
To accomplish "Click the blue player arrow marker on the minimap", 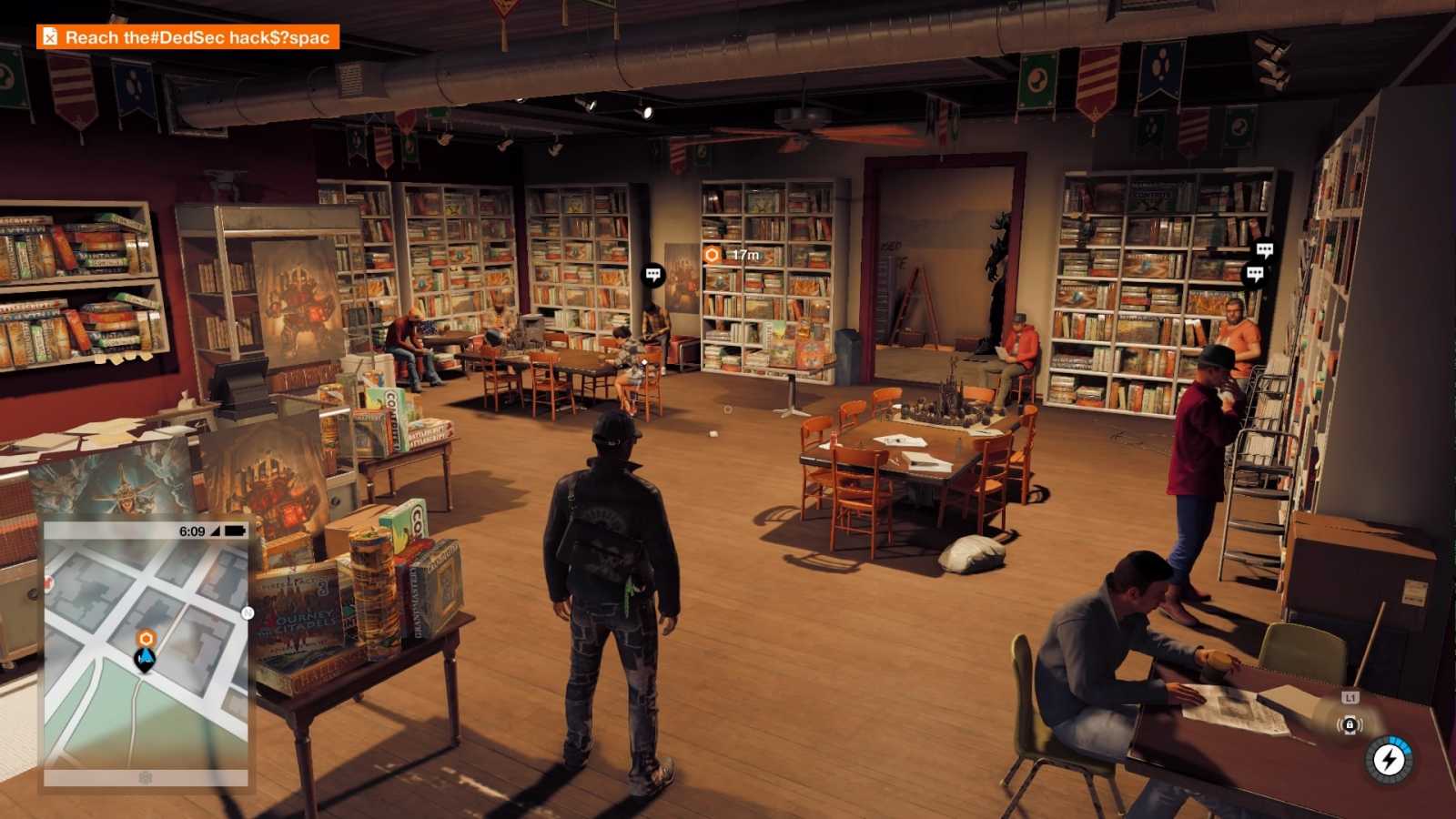I will tap(145, 655).
